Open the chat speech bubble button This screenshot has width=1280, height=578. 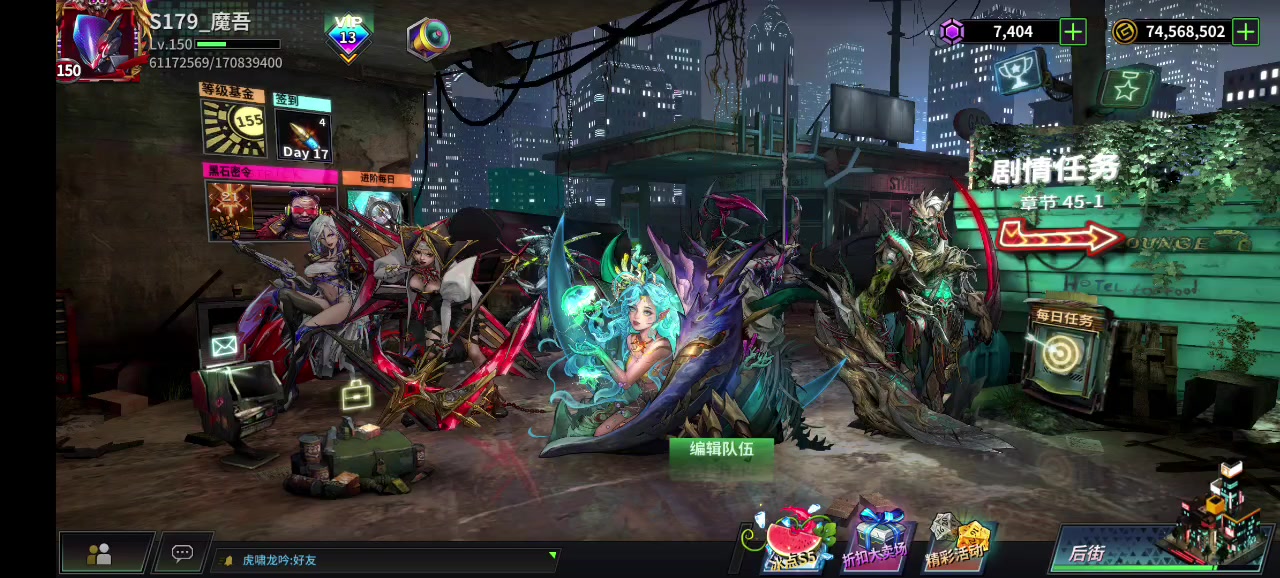coord(182,553)
